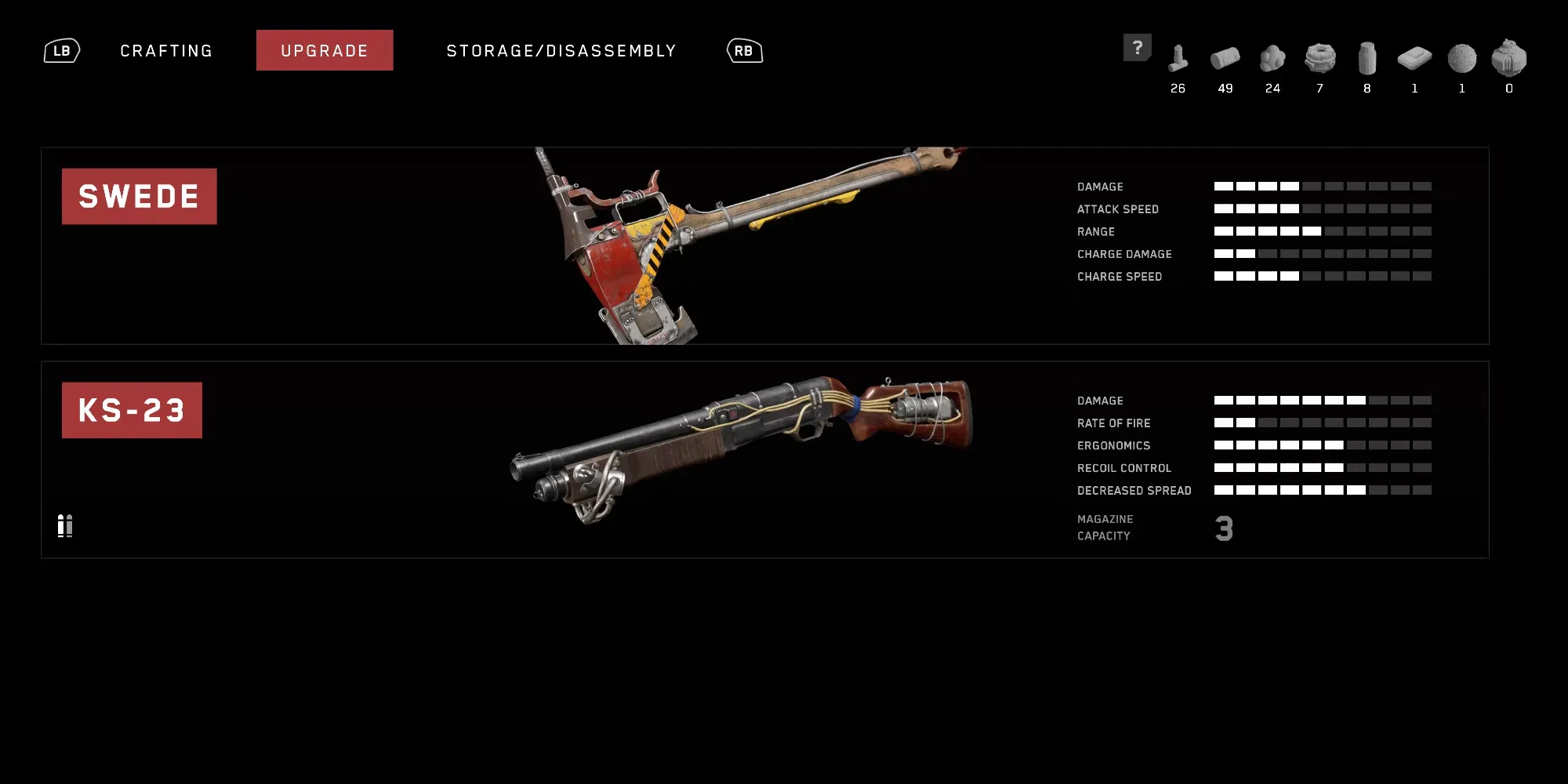1568x784 pixels.
Task: Click the question mark help icon
Action: pos(1137,48)
